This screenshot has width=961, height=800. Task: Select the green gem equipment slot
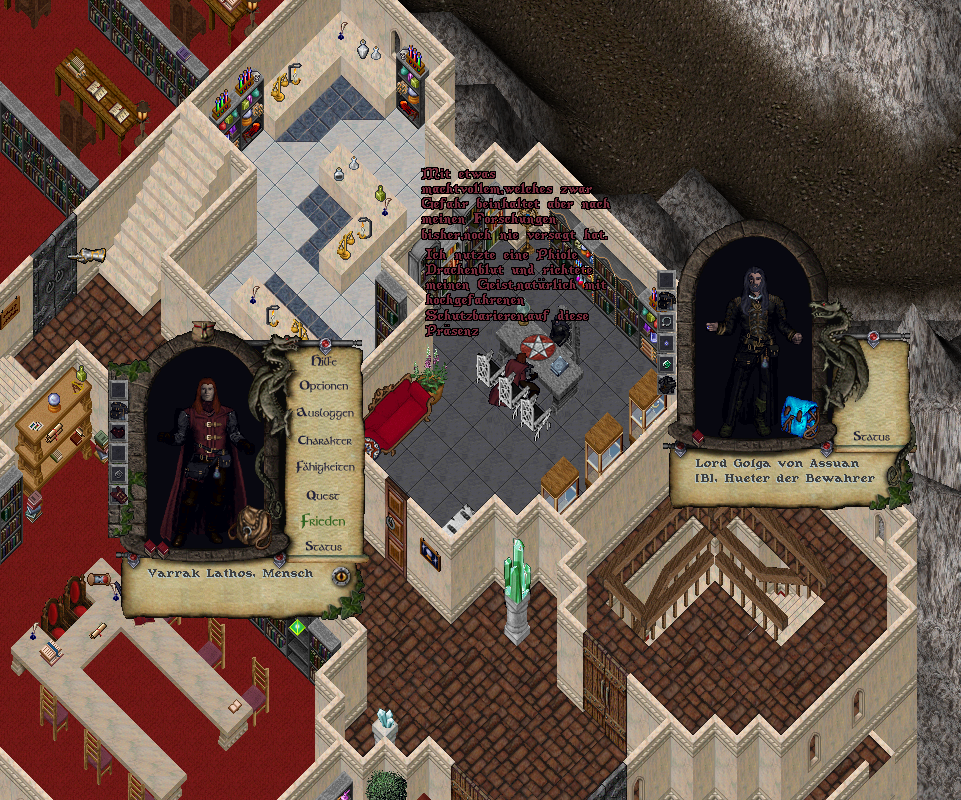point(666,364)
